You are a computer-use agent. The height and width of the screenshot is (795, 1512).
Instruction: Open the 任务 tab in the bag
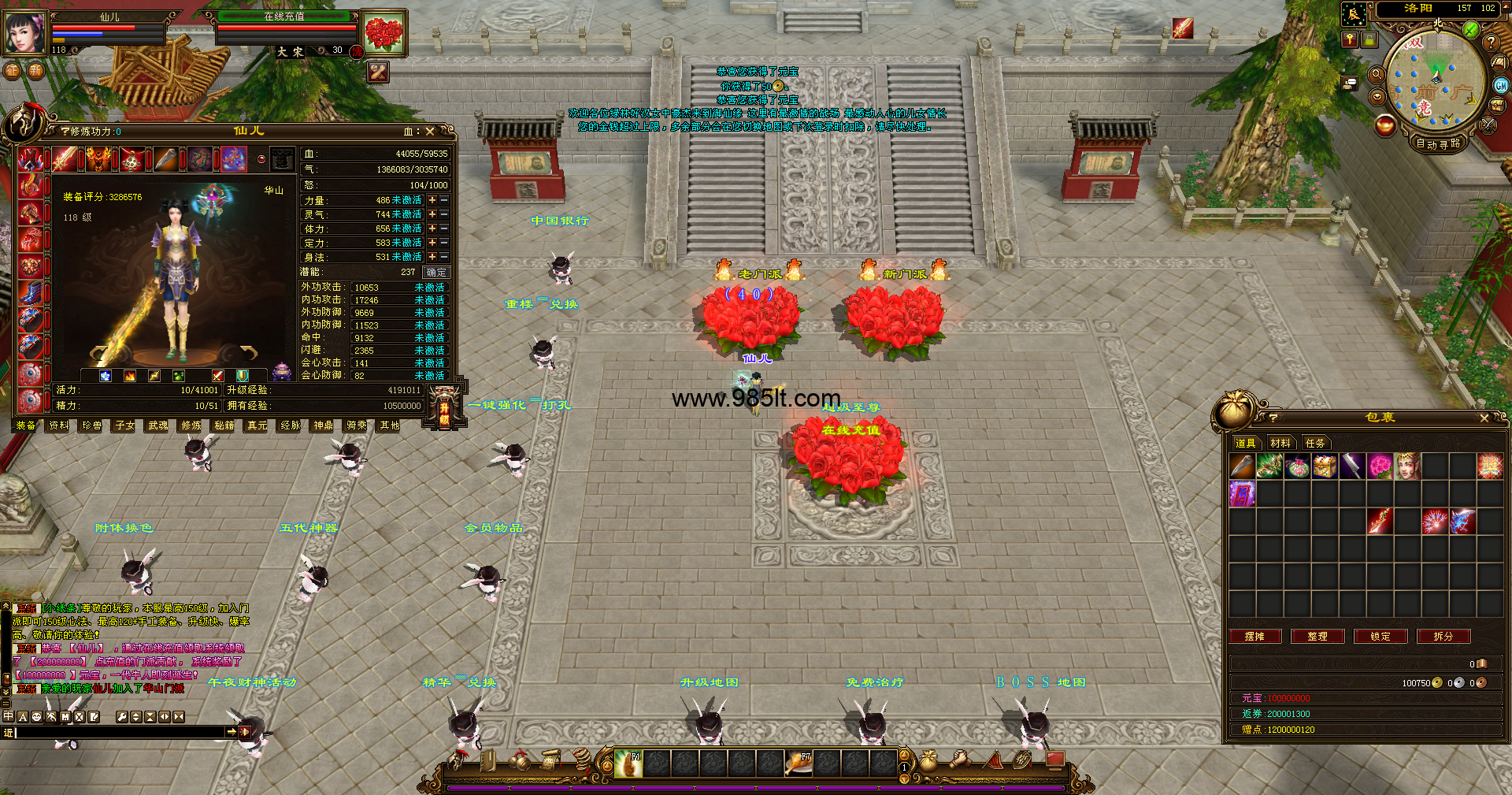pyautogui.click(x=1315, y=443)
